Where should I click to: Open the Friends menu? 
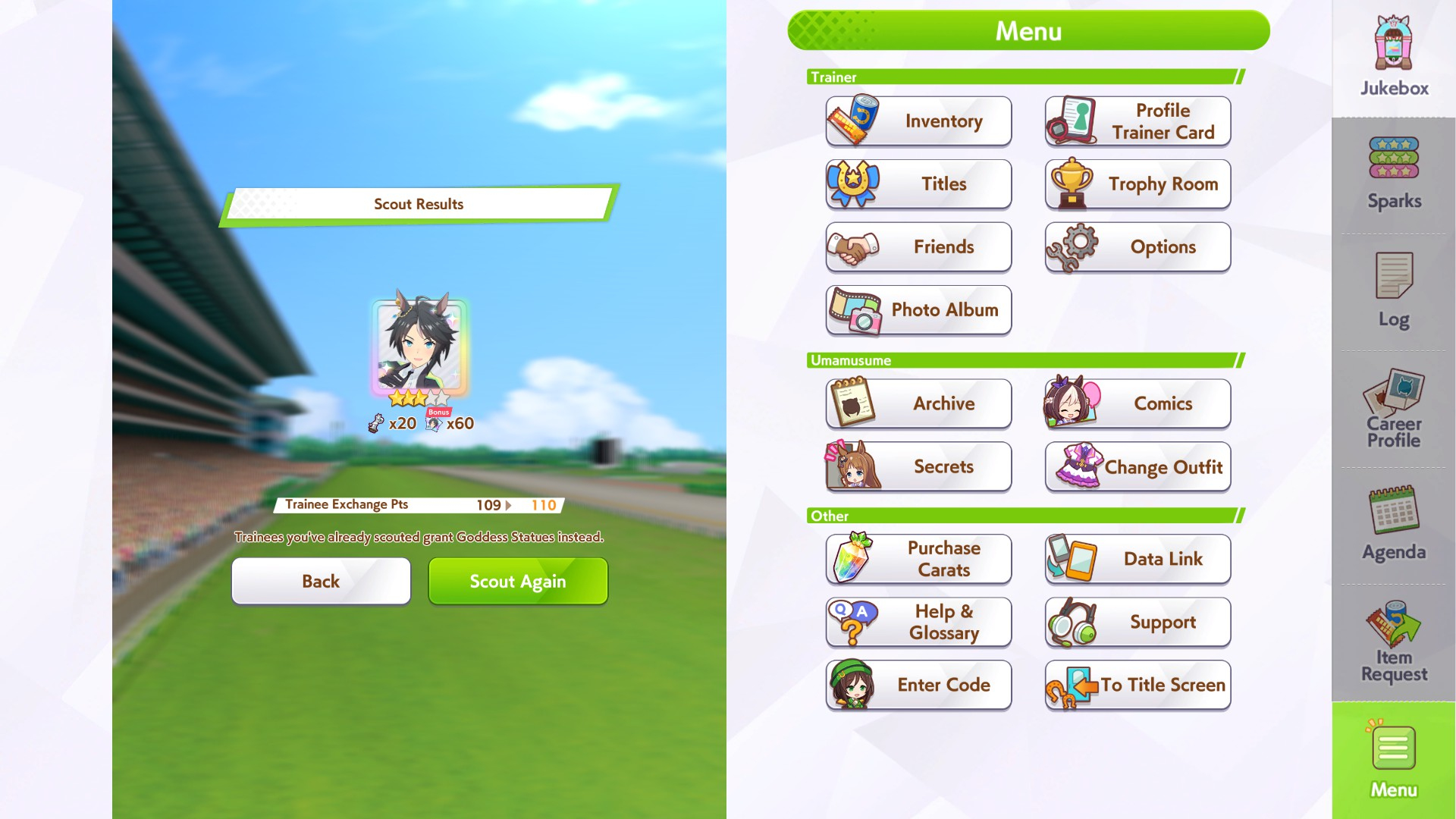pos(918,247)
